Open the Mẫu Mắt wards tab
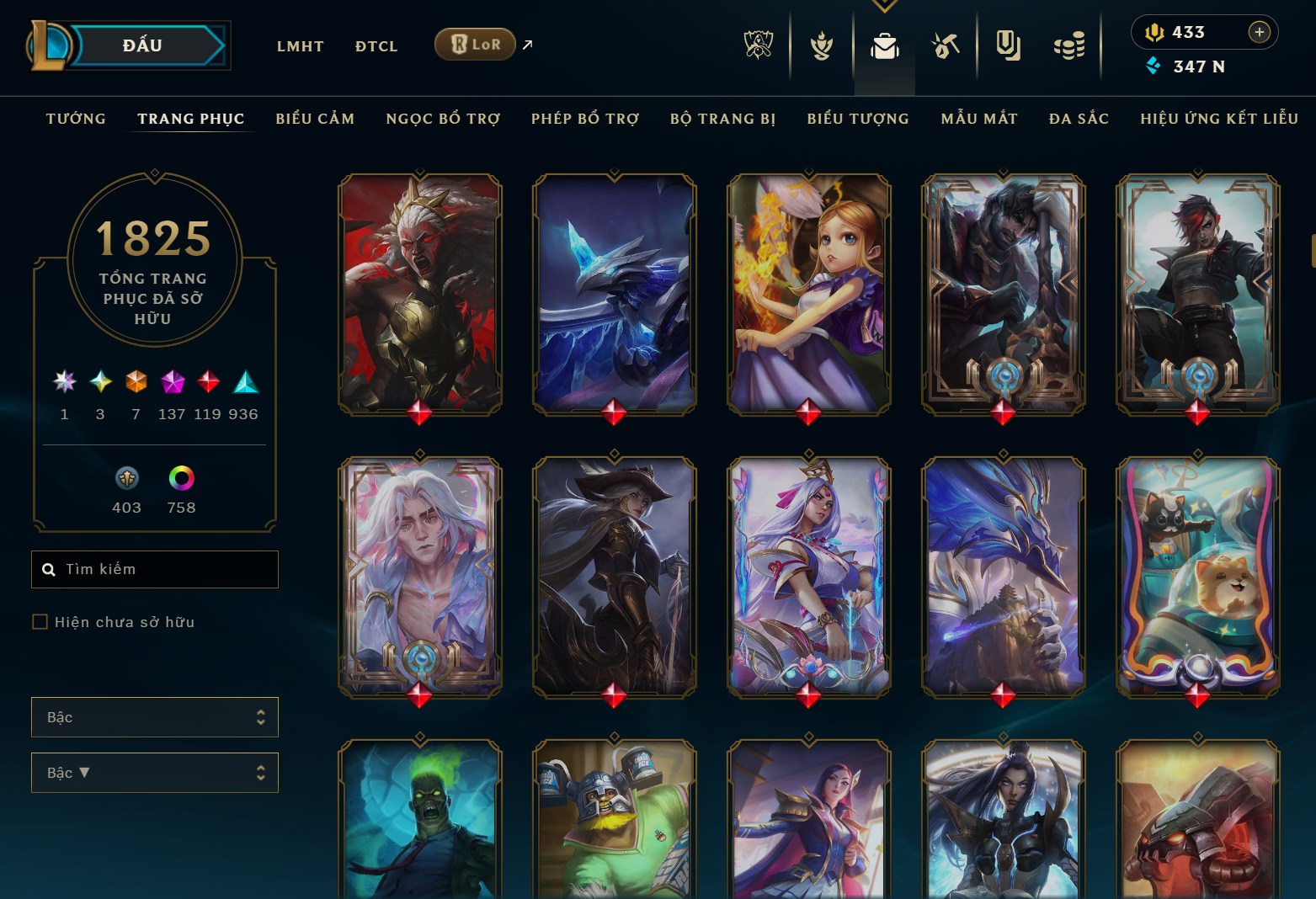This screenshot has height=899, width=1316. point(979,119)
